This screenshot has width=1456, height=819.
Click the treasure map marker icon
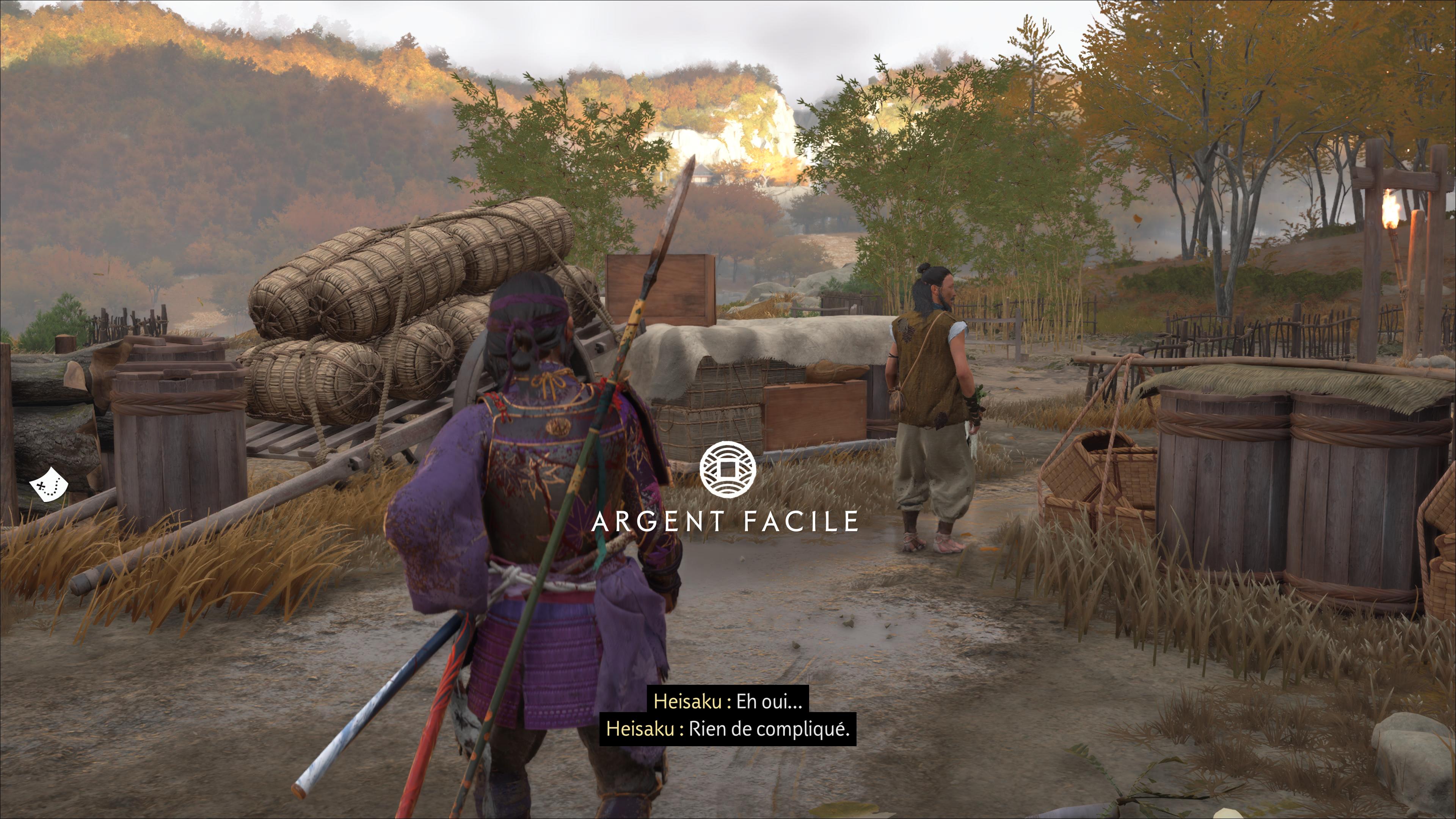click(49, 484)
